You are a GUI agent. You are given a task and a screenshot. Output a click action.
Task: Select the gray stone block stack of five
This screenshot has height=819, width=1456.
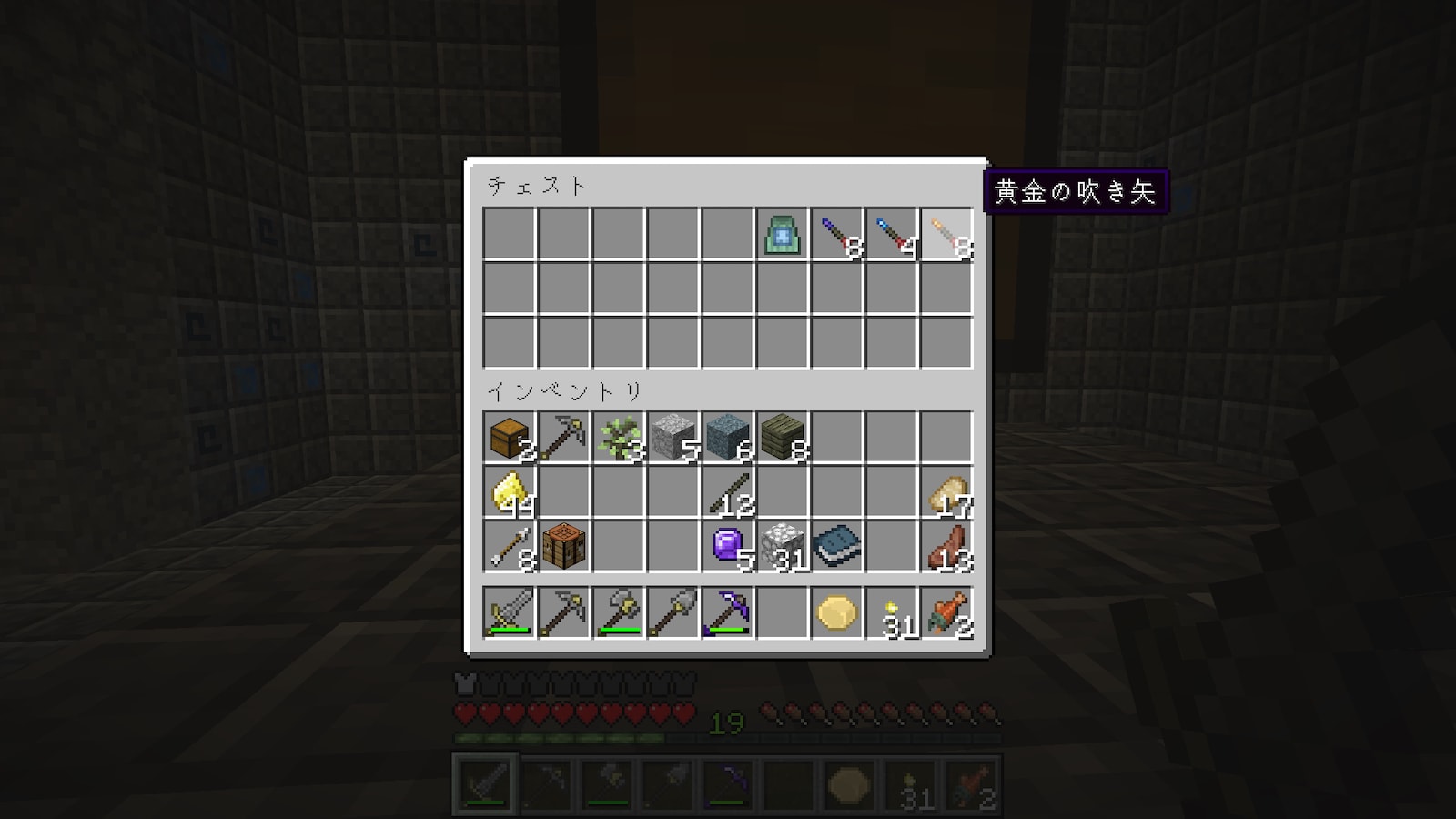click(x=673, y=438)
